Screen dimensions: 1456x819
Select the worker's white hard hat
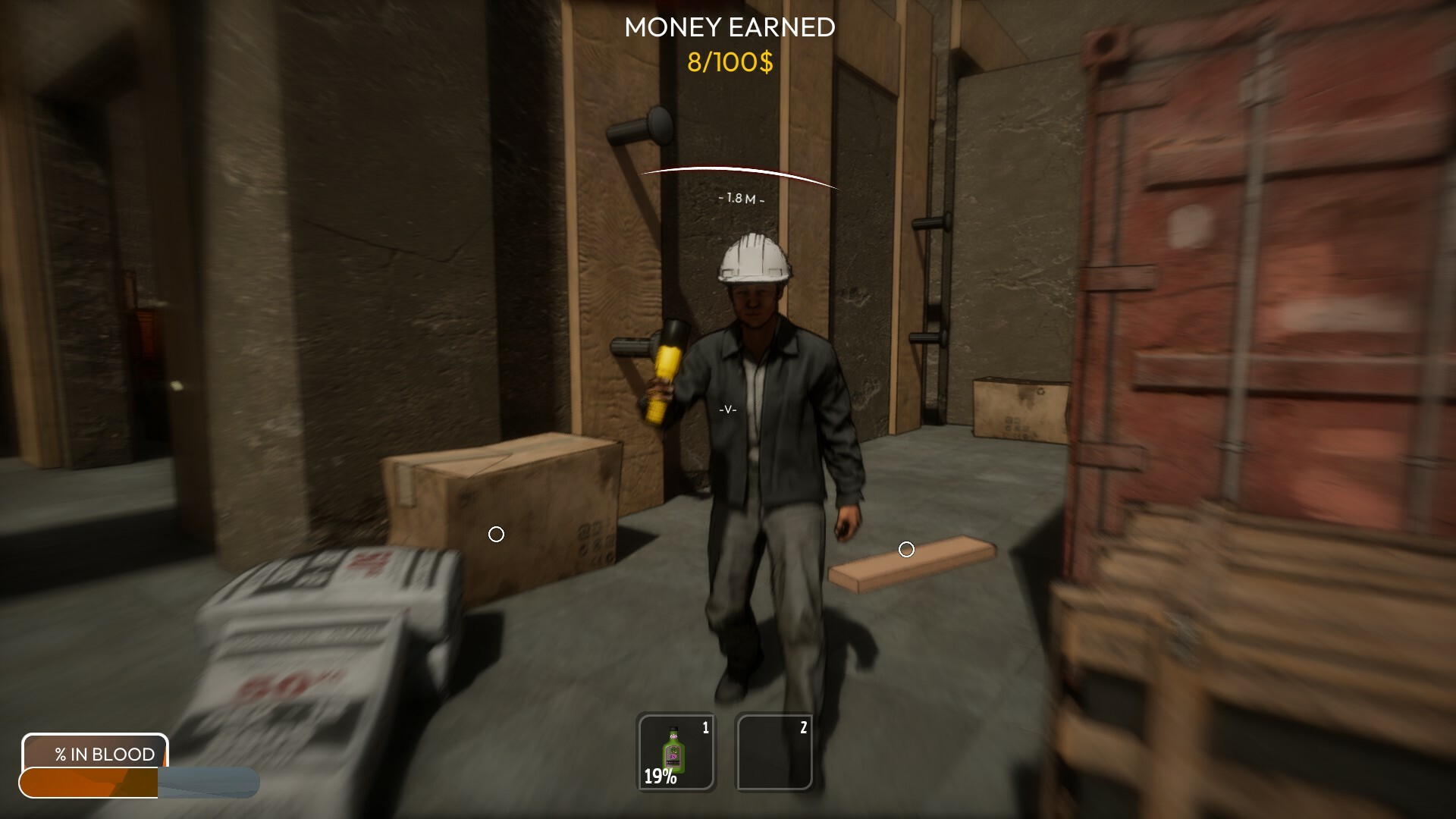[753, 258]
